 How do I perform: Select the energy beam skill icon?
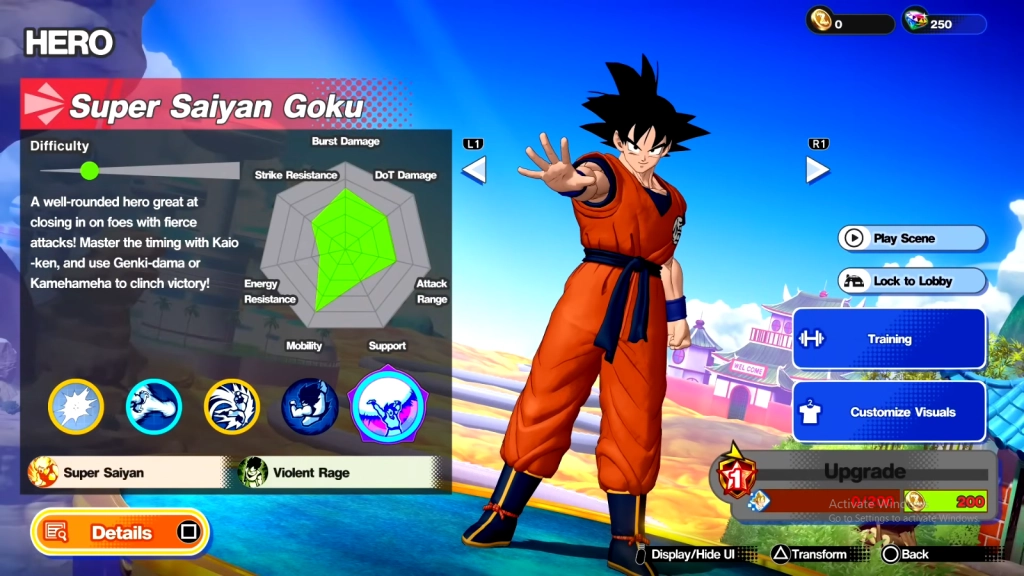[x=153, y=406]
